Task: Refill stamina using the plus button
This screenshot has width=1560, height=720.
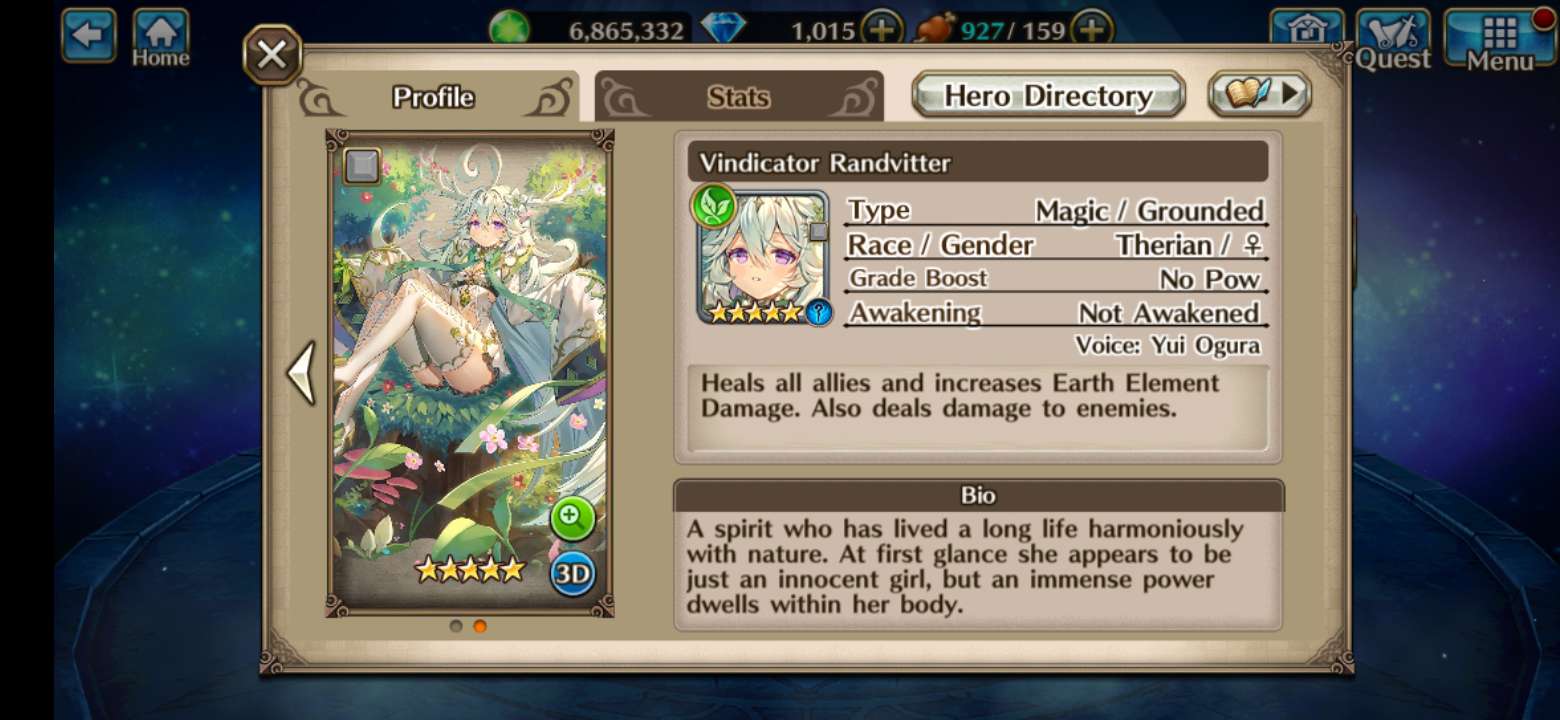Action: coord(1093,30)
